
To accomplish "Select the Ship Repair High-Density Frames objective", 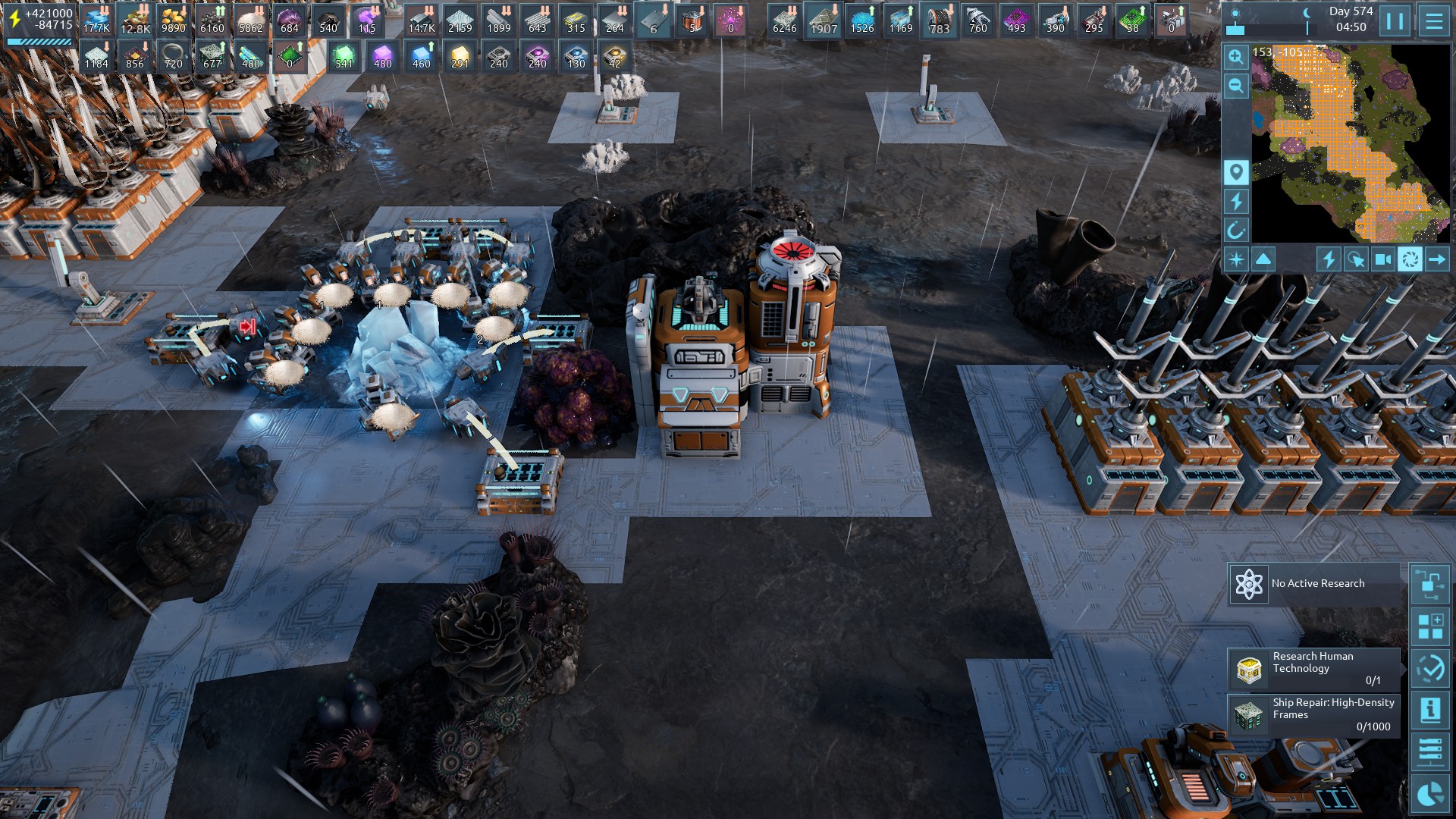I will [x=1314, y=714].
